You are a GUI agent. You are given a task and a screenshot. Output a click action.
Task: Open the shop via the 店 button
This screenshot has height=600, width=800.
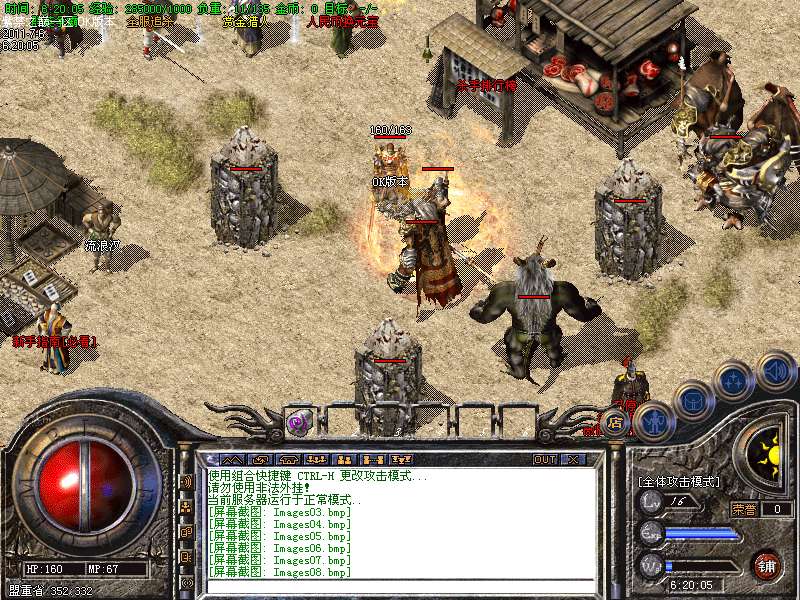(616, 422)
